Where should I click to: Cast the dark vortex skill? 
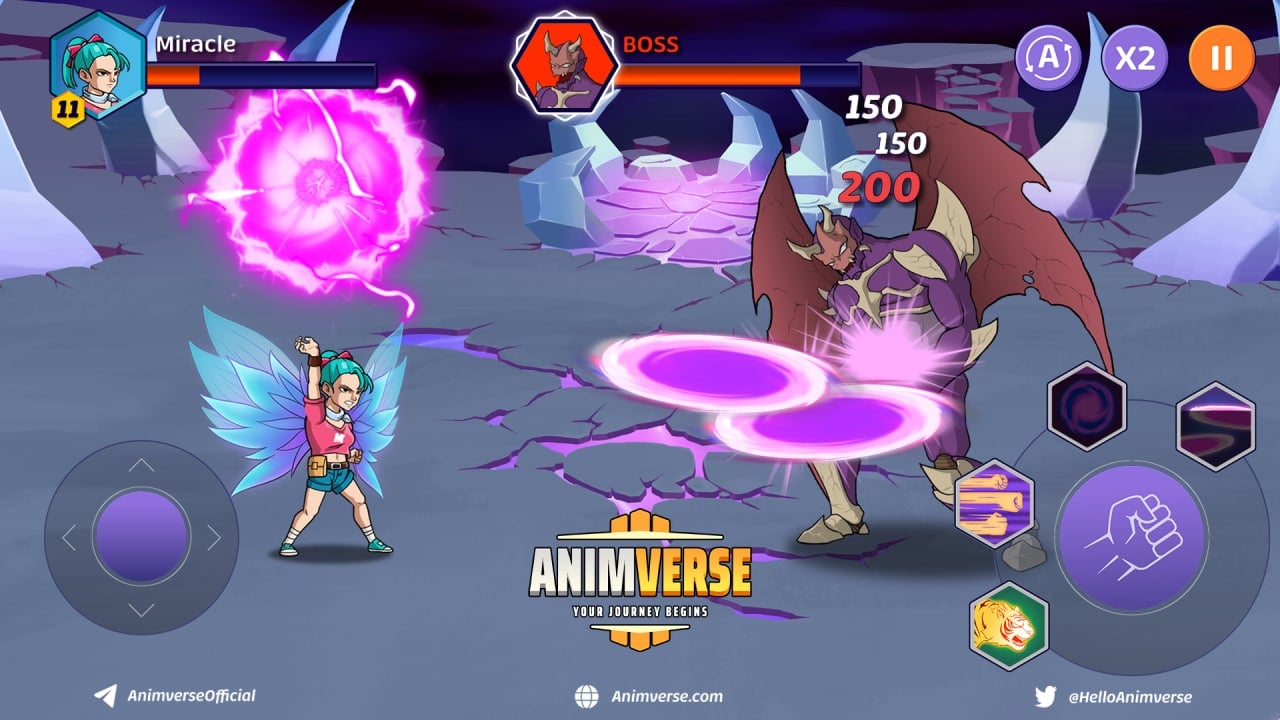tap(1087, 406)
